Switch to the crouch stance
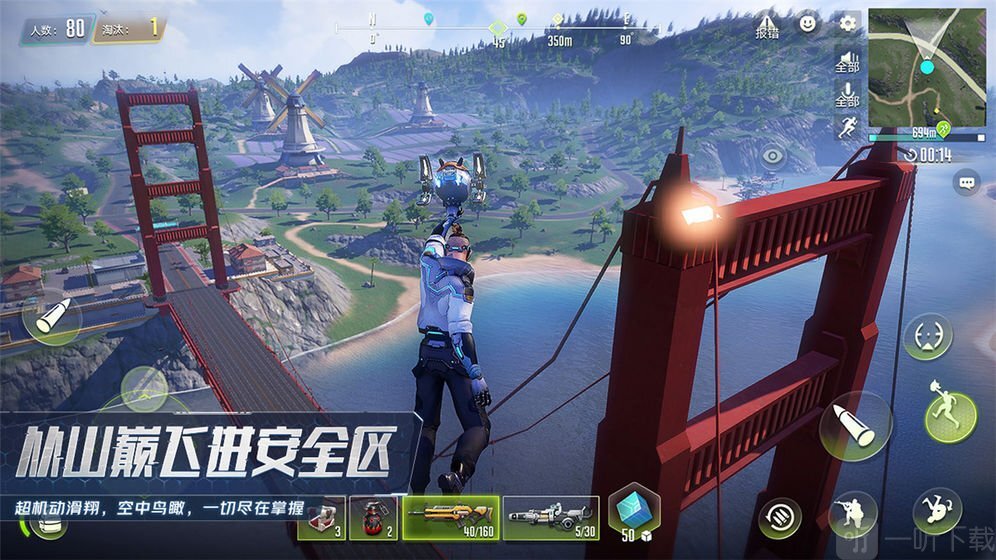996x560 pixels. [853, 512]
